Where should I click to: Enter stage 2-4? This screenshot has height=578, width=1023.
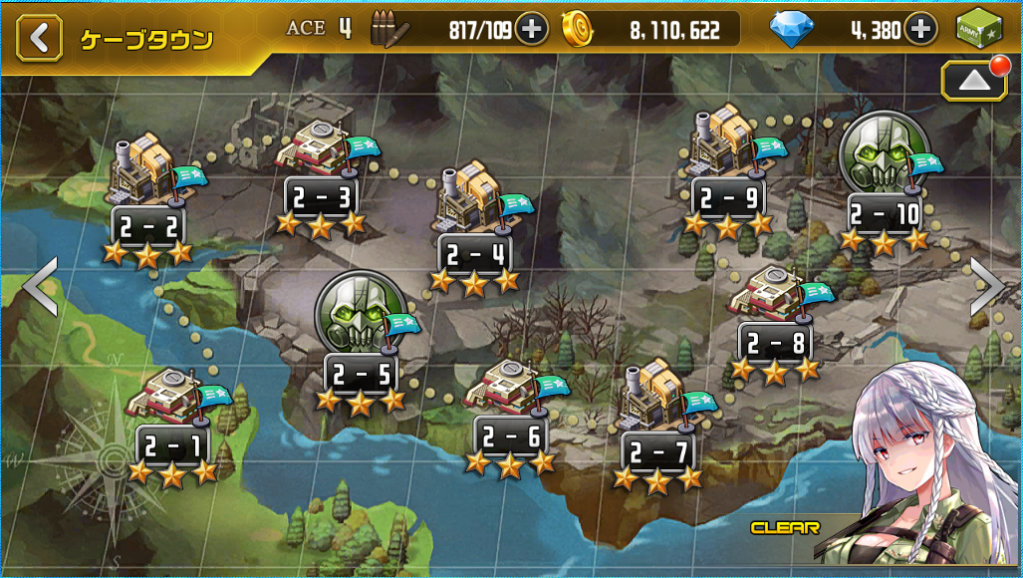tap(474, 228)
